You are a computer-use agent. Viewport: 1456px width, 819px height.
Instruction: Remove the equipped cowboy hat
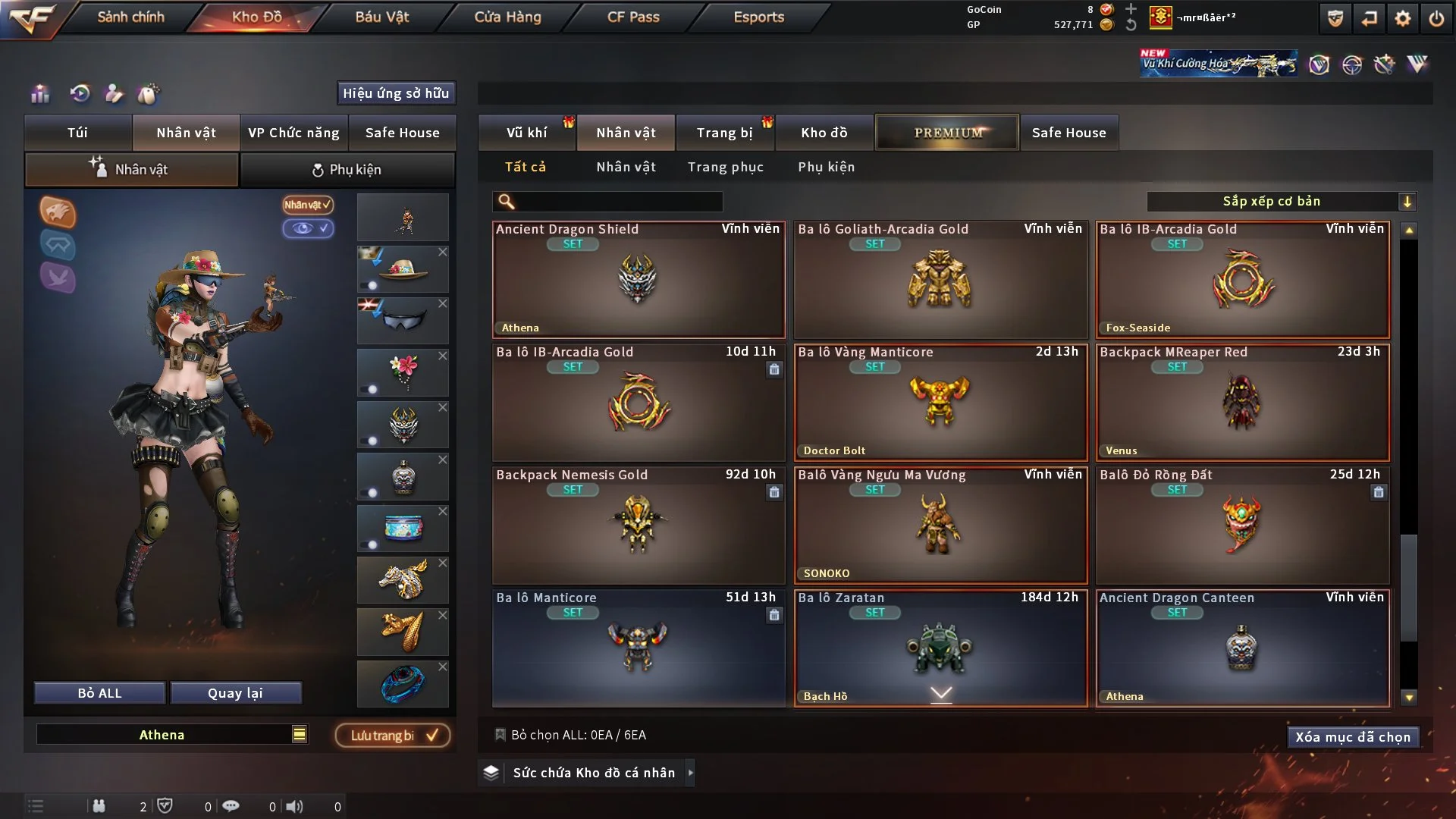coord(443,252)
